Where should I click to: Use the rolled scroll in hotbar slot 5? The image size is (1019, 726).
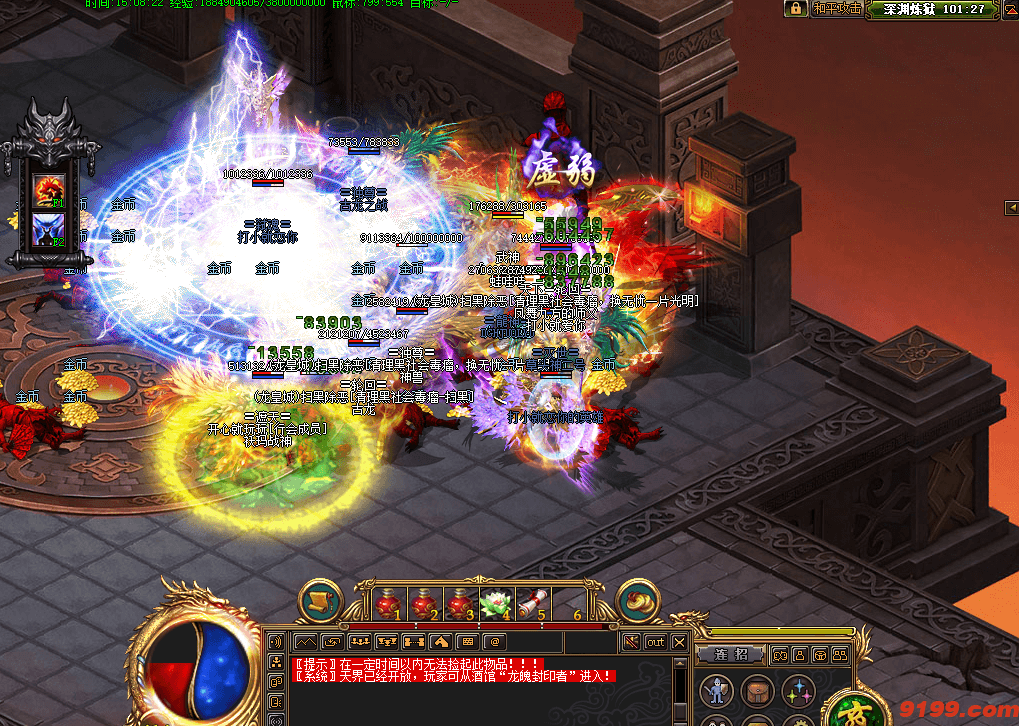531,603
